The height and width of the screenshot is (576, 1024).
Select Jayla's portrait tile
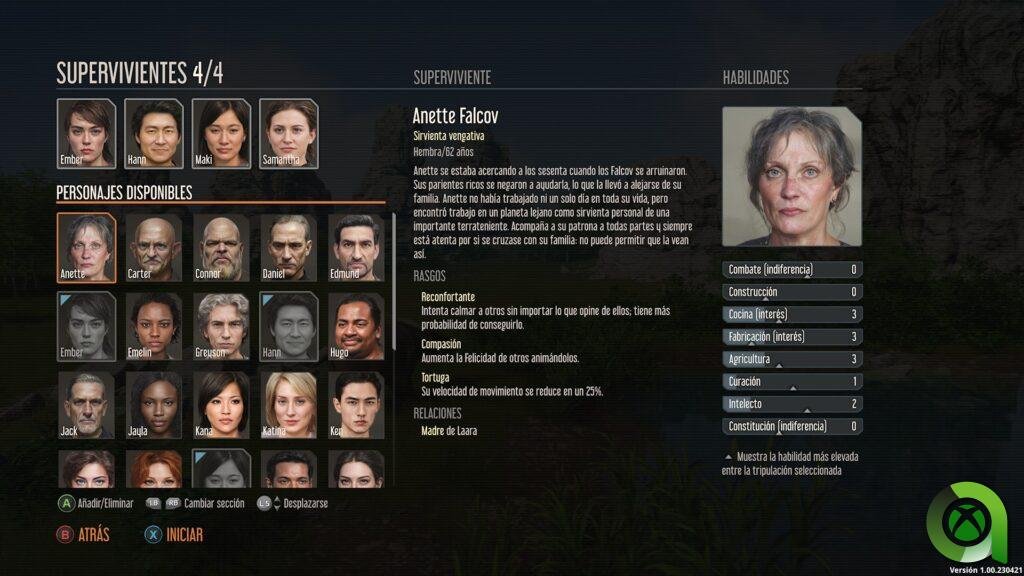[154, 405]
